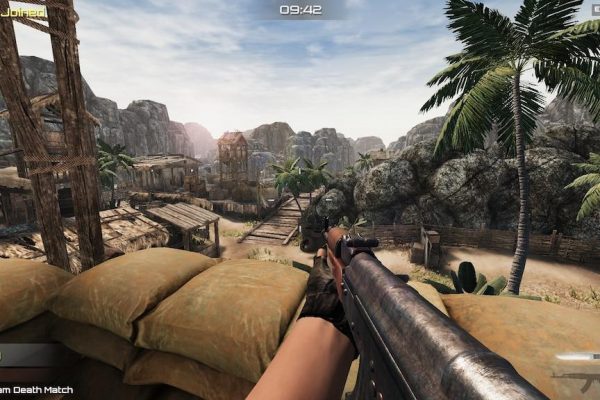Select the knife weapon icon
The height and width of the screenshot is (400, 600).
coord(577,357)
